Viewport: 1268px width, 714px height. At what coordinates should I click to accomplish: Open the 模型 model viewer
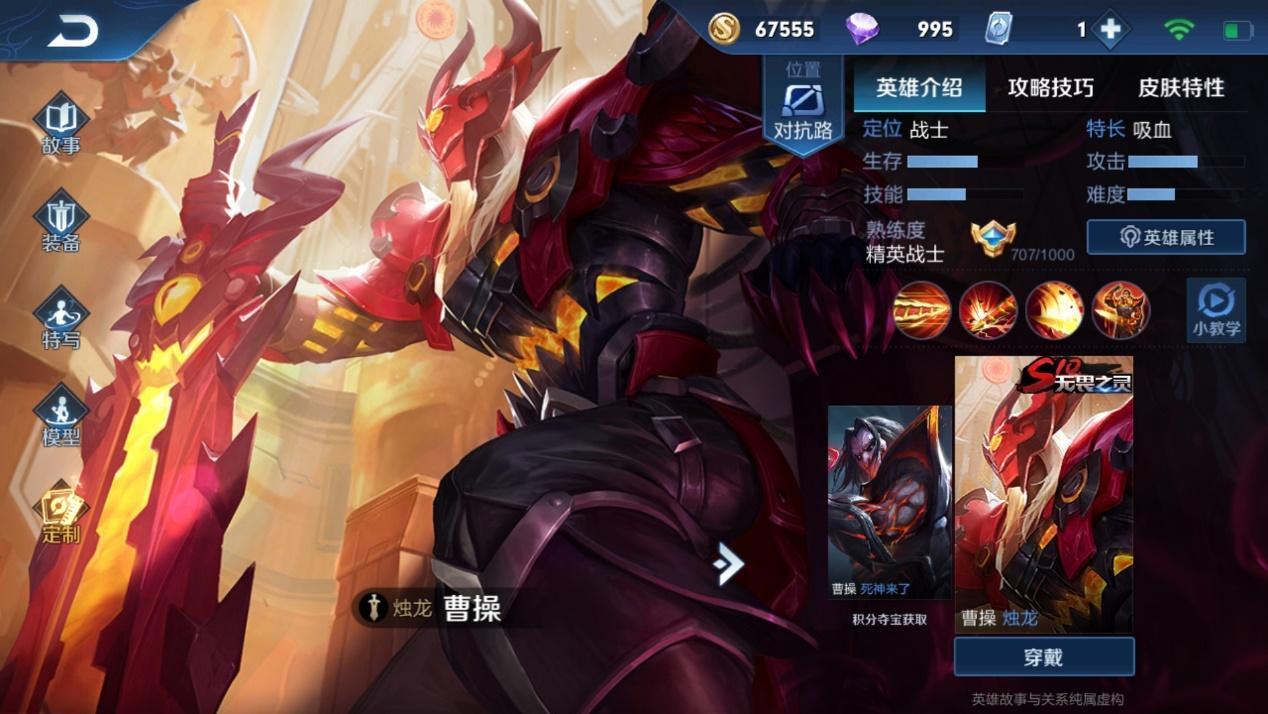61,417
